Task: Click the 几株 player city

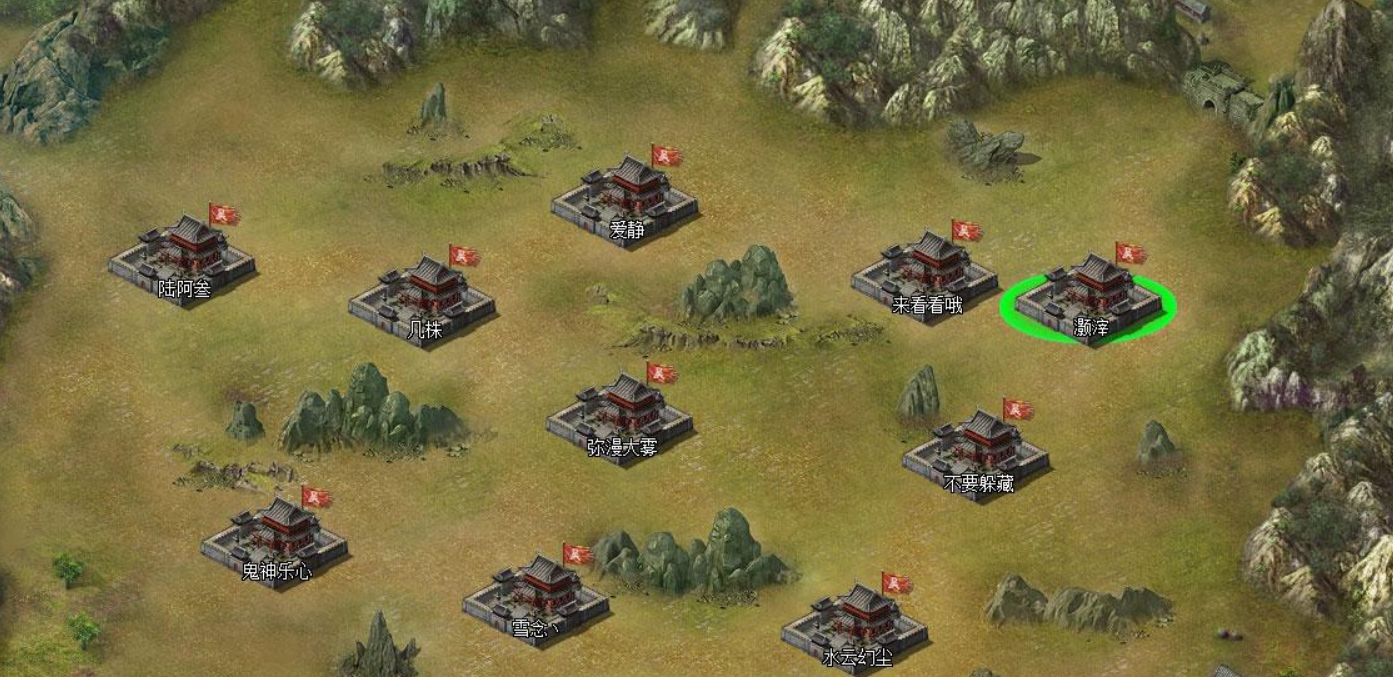Action: pyautogui.click(x=422, y=298)
